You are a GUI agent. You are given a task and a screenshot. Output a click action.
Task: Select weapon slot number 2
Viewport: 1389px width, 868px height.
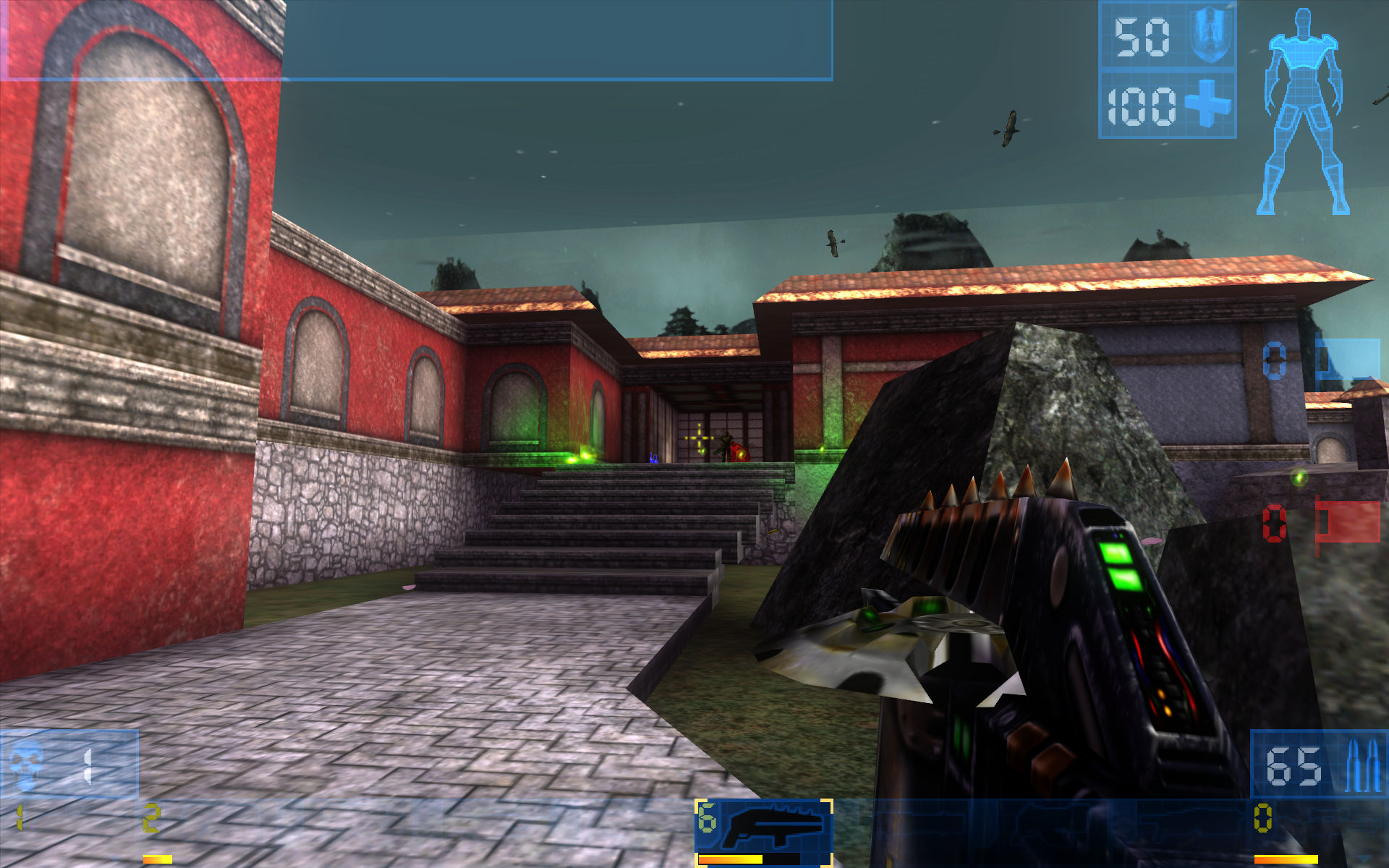152,816
